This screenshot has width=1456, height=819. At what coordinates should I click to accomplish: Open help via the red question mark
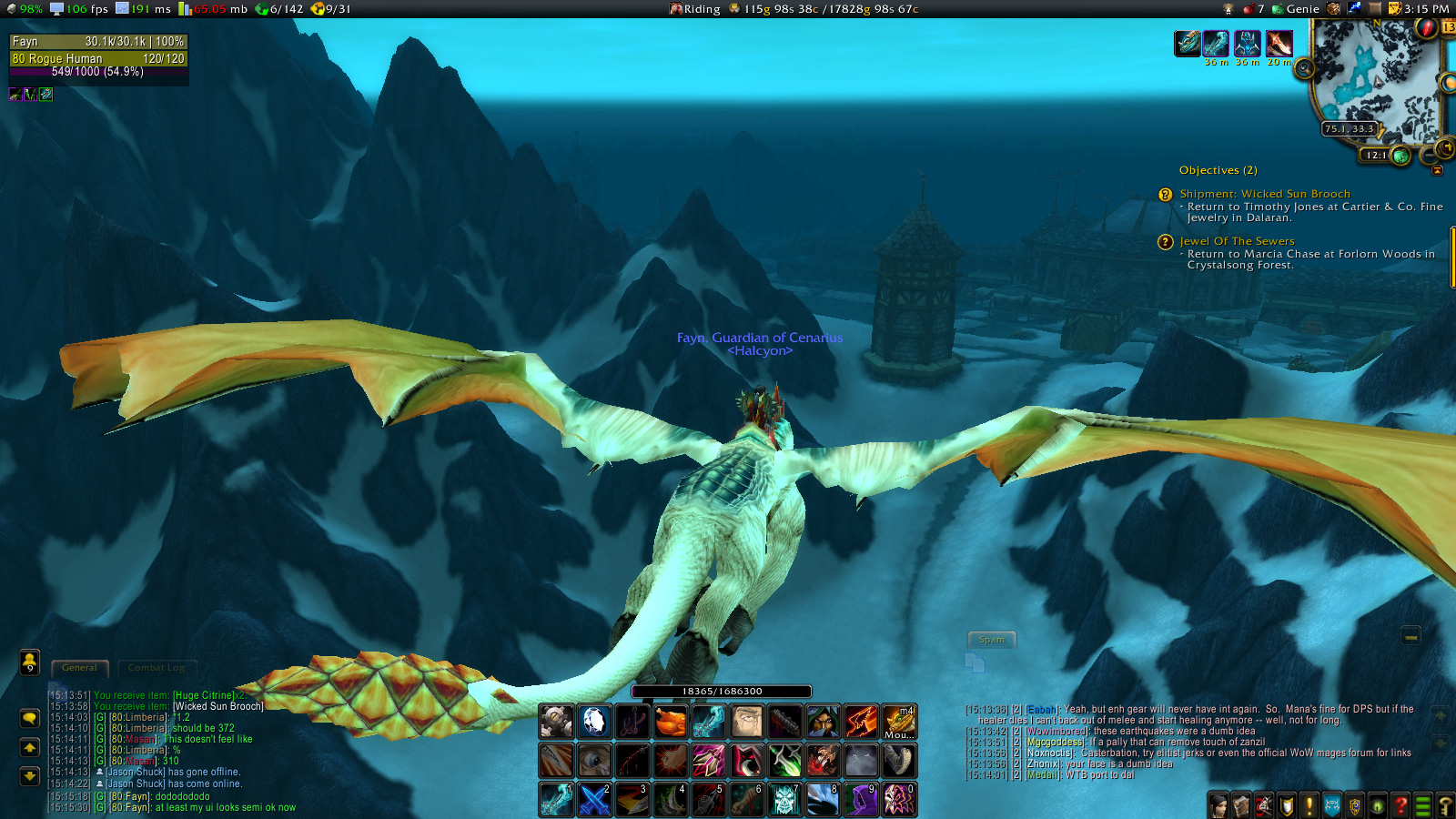tap(1400, 805)
